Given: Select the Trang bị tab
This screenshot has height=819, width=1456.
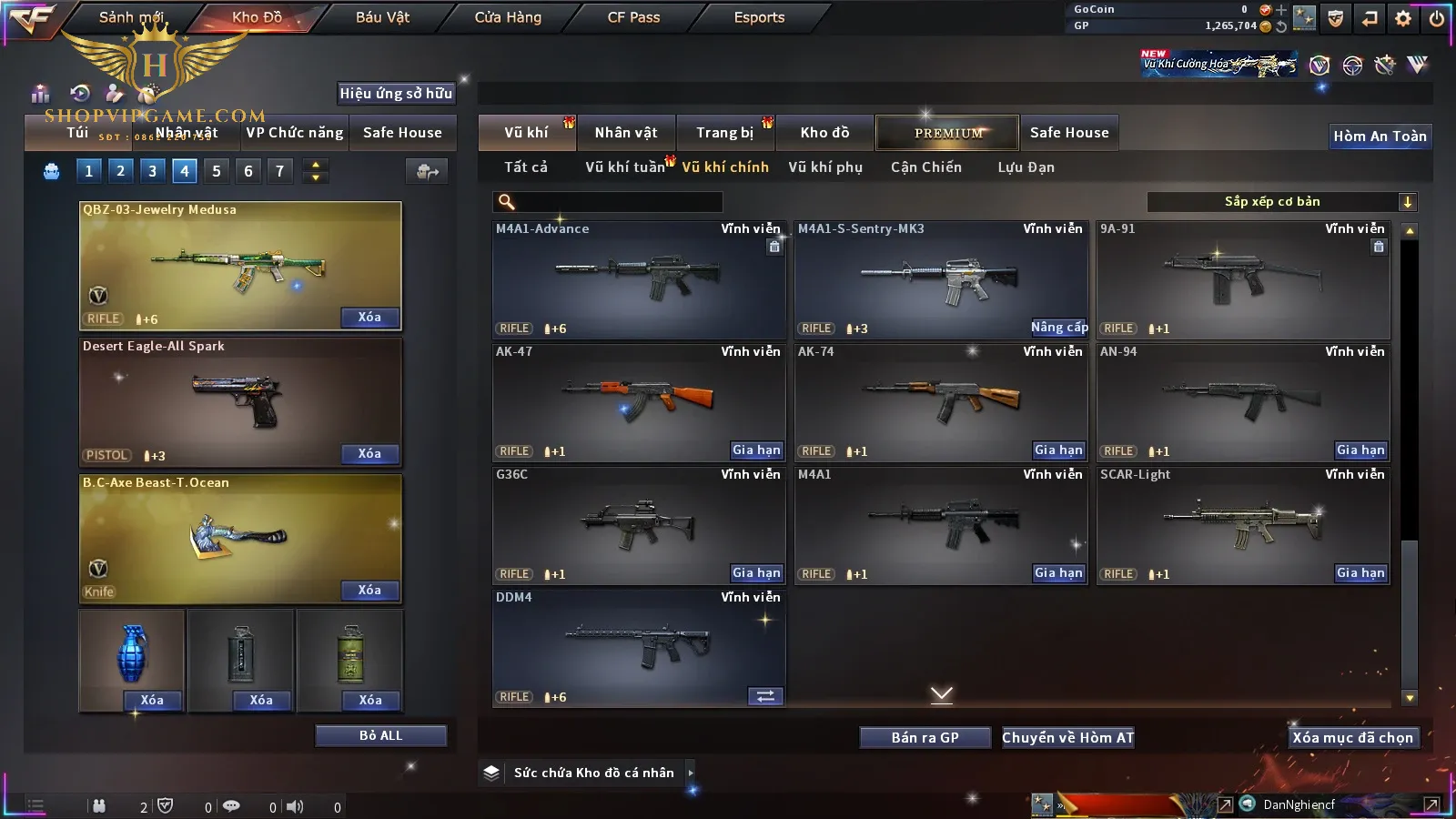Looking at the screenshot, I should coord(724,133).
